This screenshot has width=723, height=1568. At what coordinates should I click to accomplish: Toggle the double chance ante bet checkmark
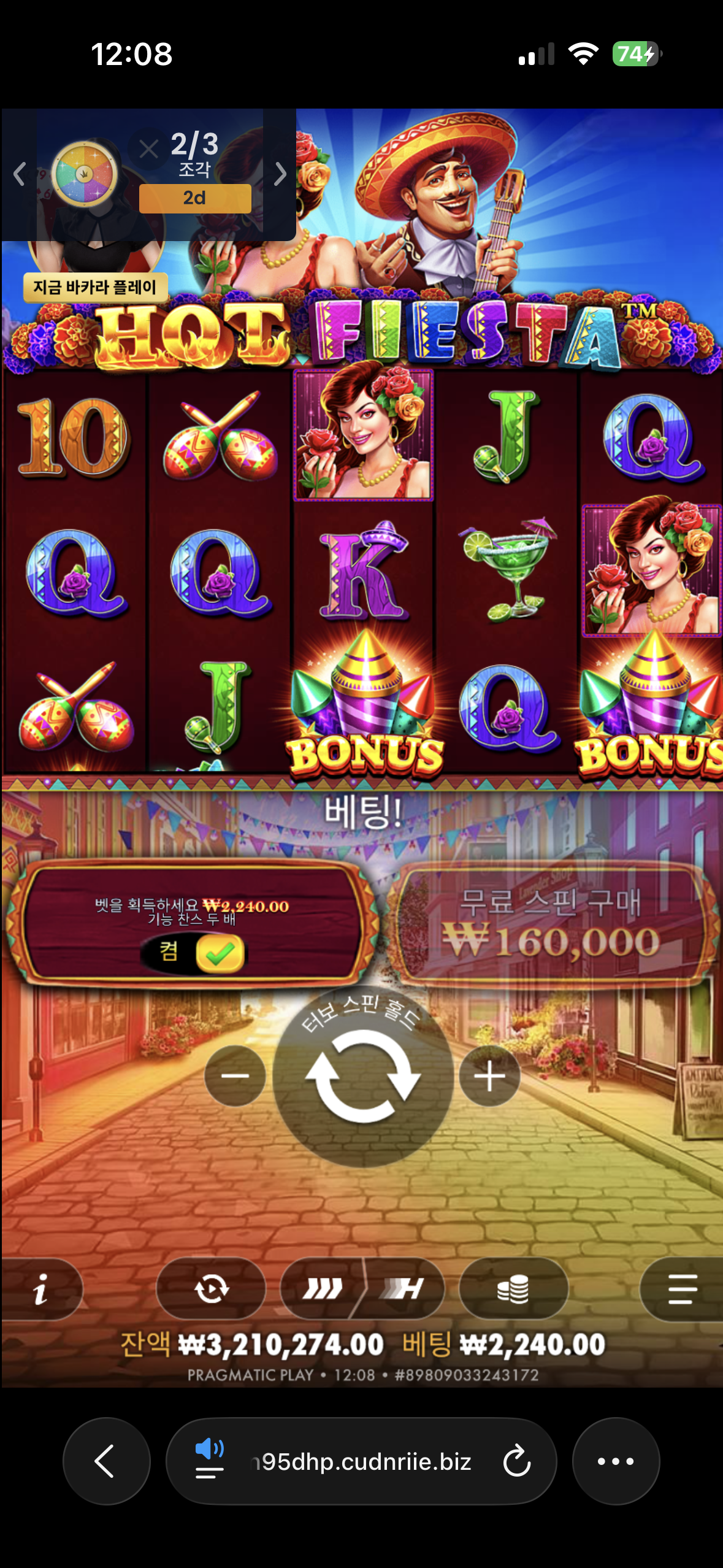click(x=220, y=953)
